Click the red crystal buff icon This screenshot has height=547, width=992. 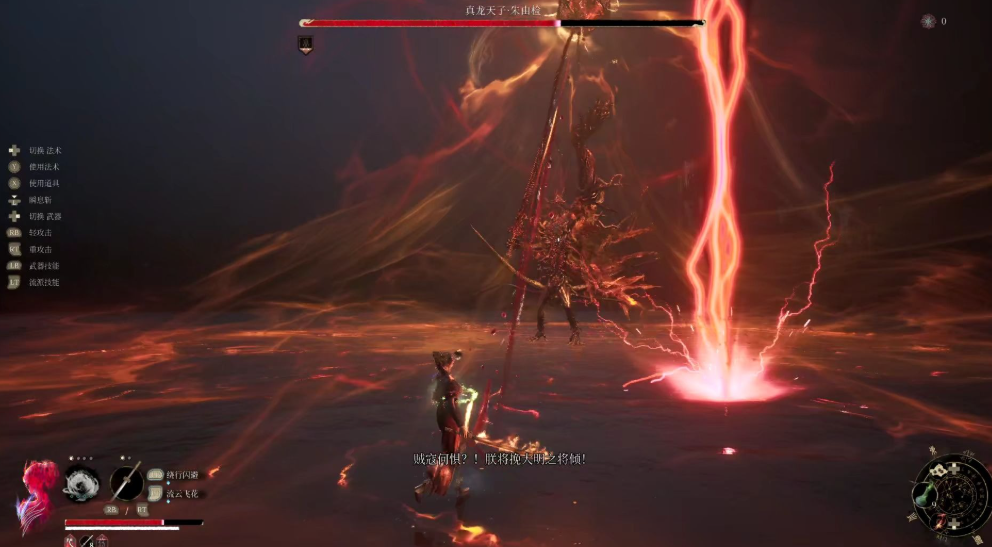click(x=70, y=541)
